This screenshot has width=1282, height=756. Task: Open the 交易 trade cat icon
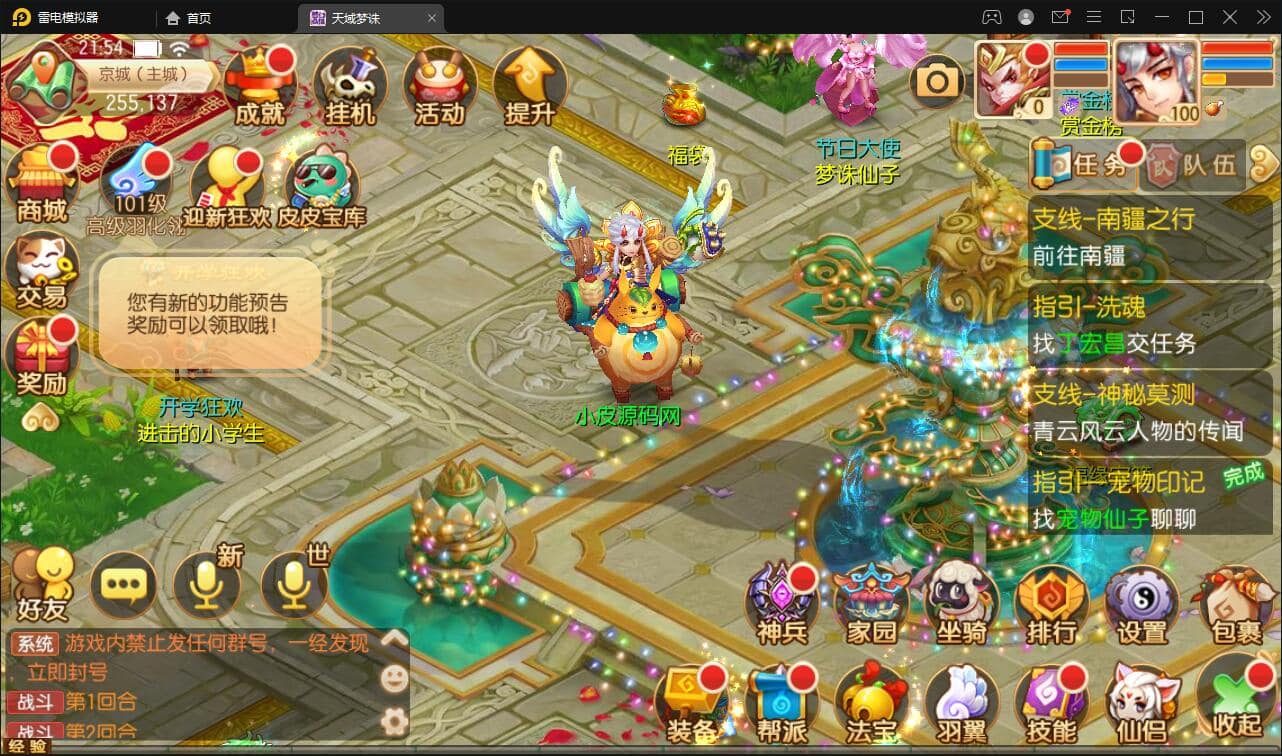pos(42,271)
